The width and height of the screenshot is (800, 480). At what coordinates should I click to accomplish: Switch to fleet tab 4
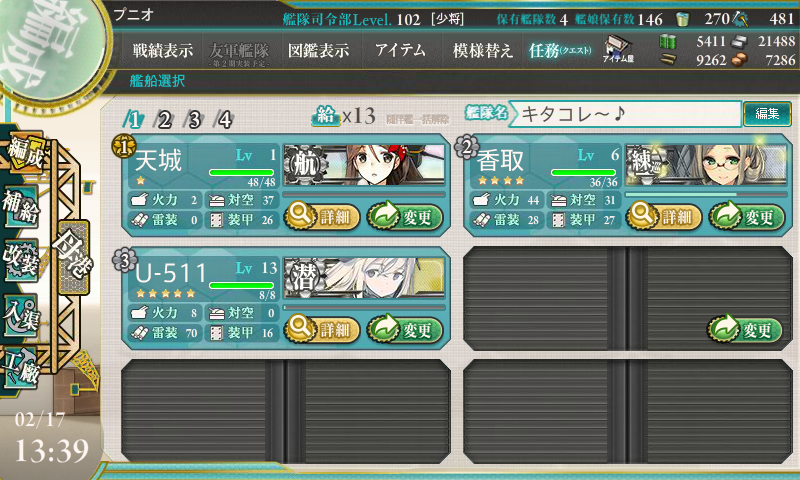(225, 120)
